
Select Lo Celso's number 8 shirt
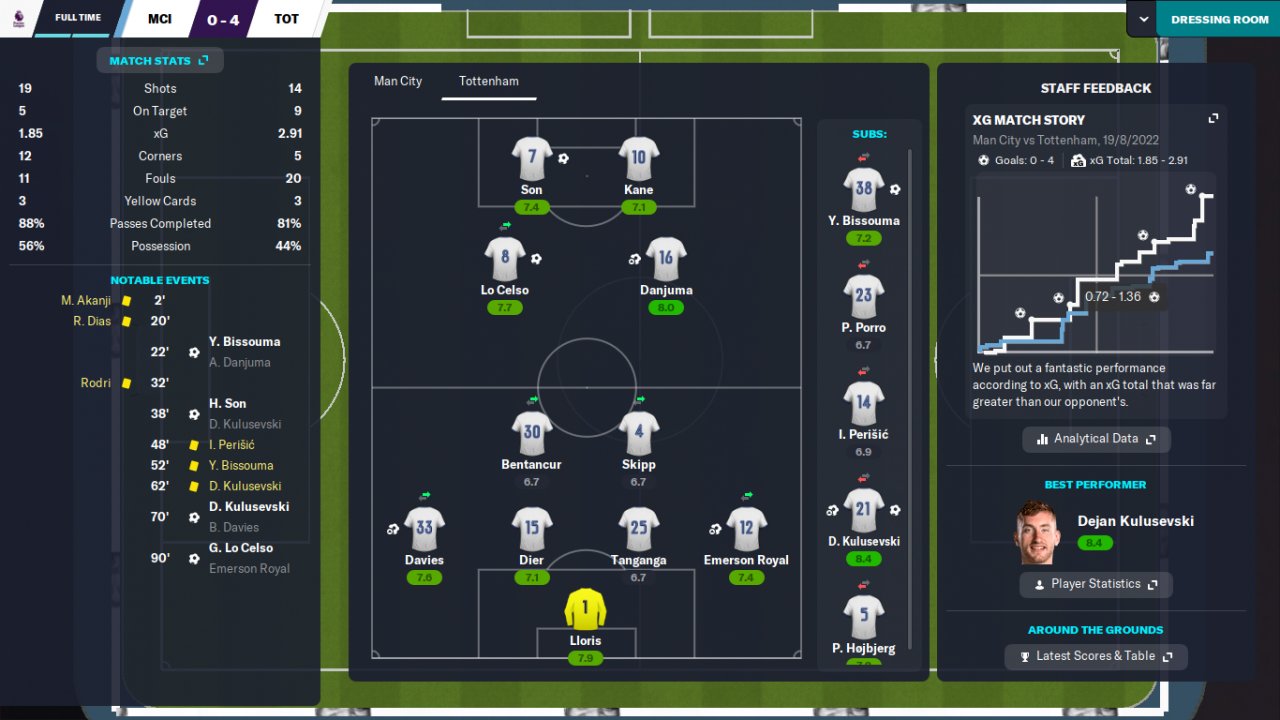click(x=504, y=259)
